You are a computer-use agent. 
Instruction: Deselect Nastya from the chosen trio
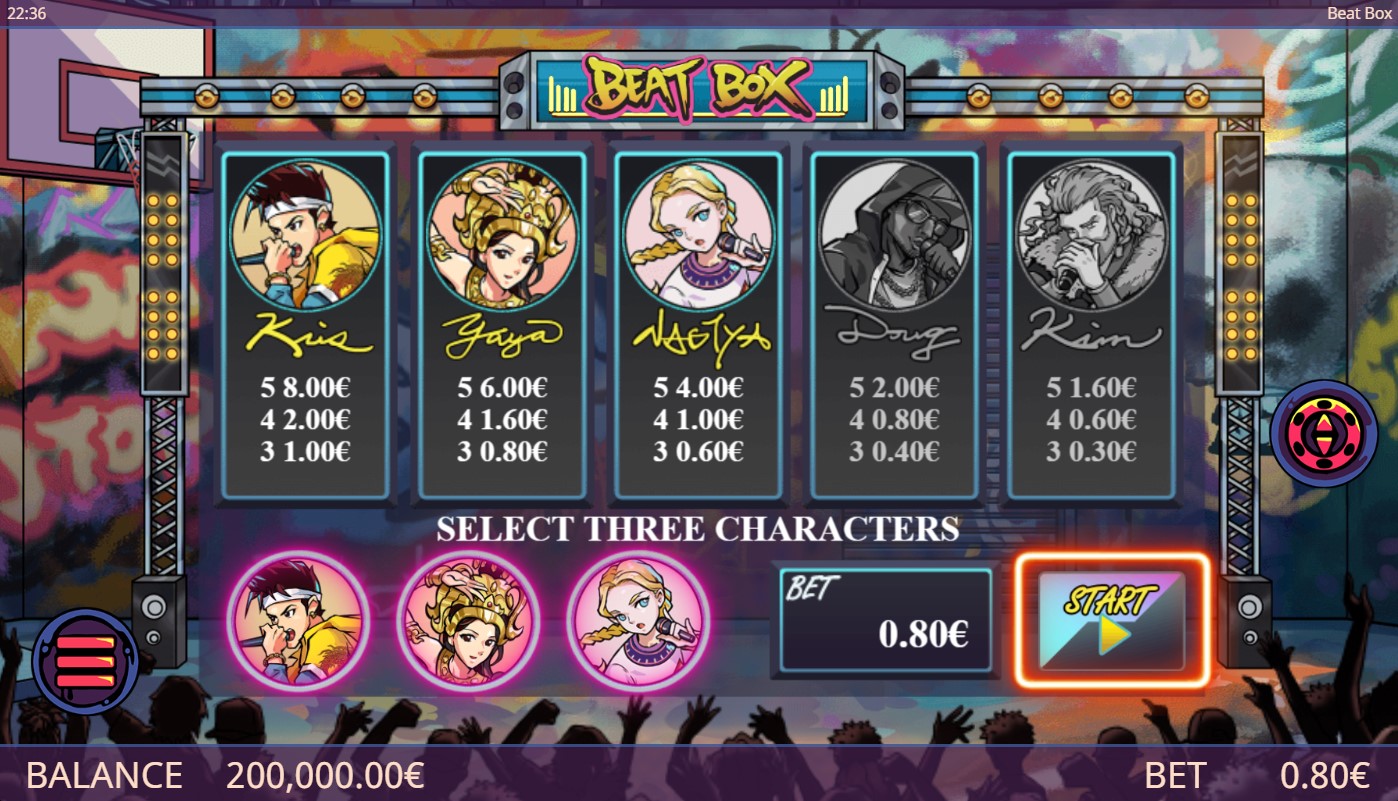(x=637, y=620)
